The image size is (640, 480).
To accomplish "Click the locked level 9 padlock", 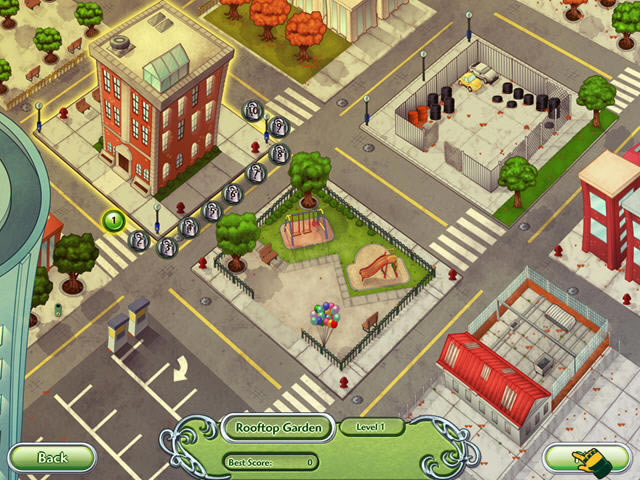I will pos(279,126).
